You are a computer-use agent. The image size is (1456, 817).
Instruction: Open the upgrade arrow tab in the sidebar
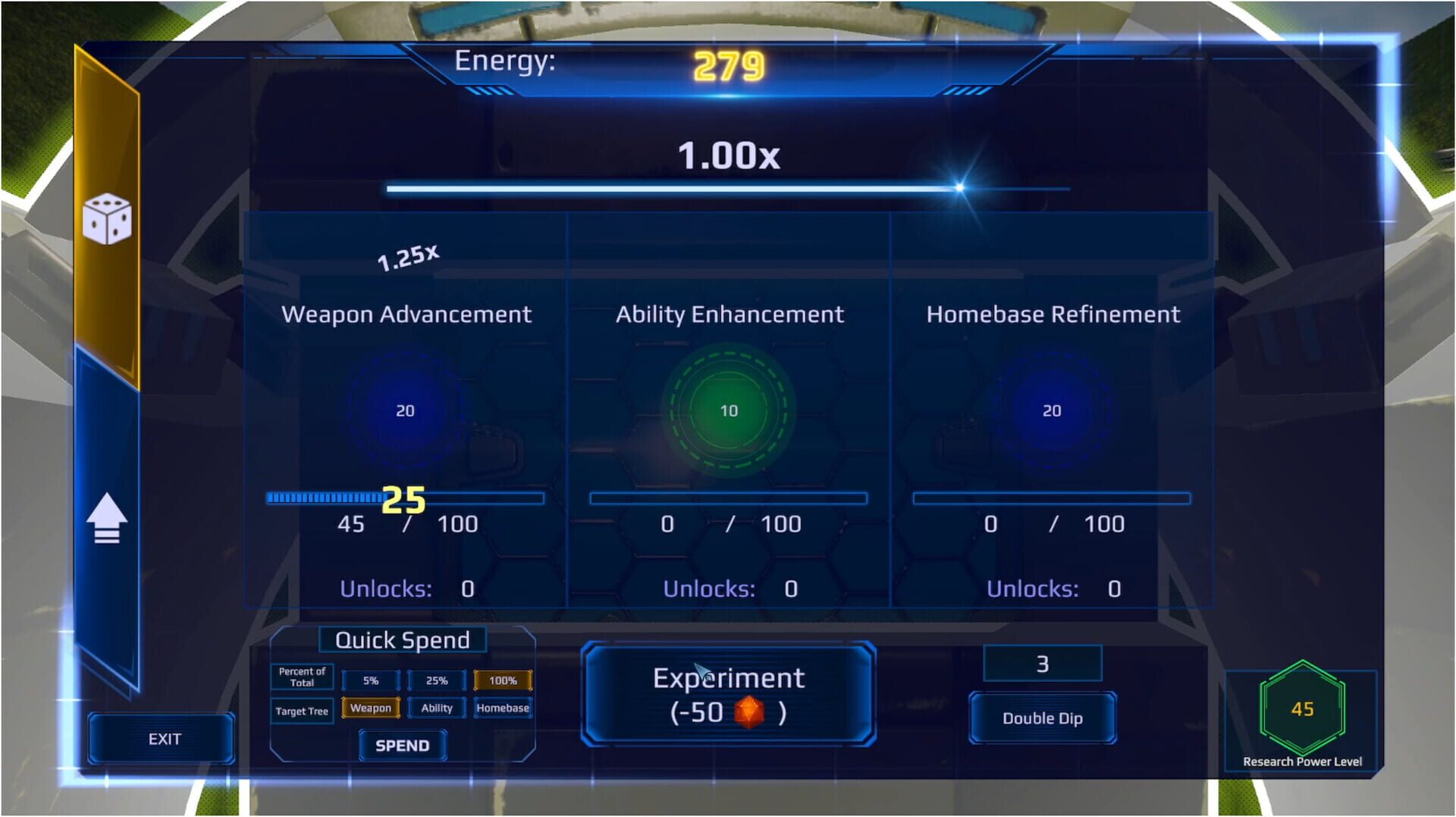click(108, 517)
